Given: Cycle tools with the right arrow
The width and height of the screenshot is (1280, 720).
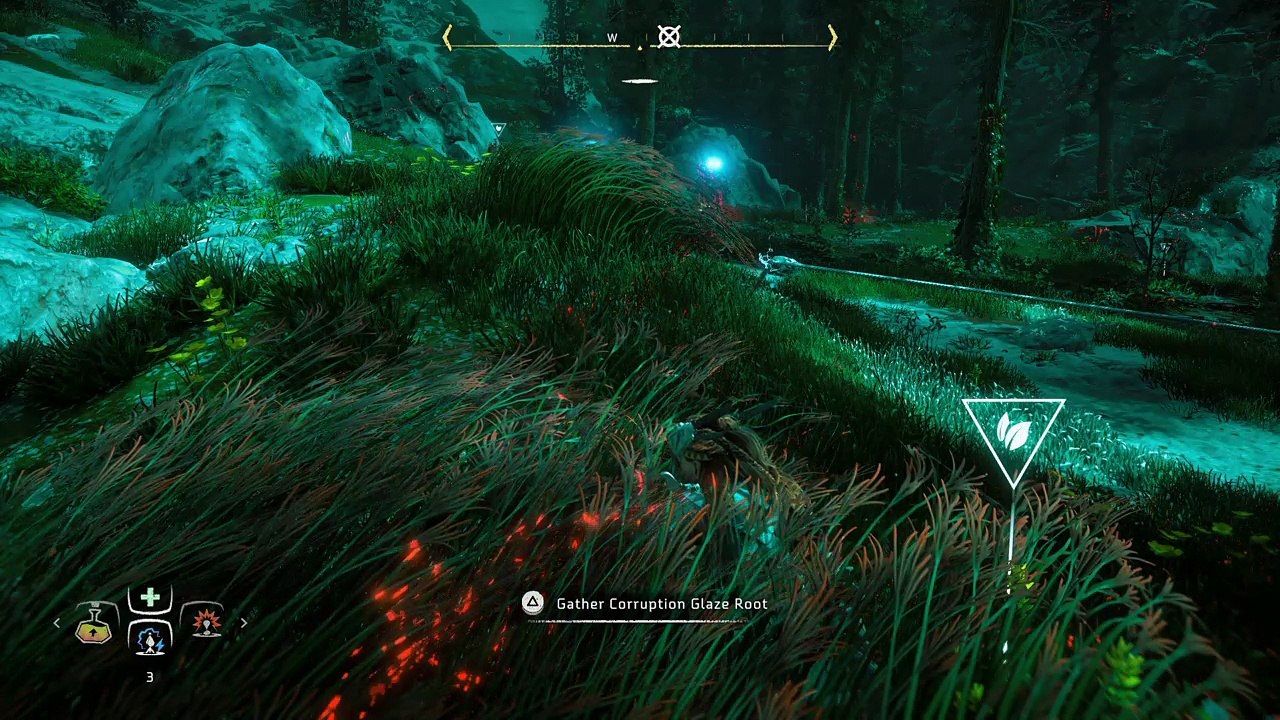Looking at the screenshot, I should (243, 623).
